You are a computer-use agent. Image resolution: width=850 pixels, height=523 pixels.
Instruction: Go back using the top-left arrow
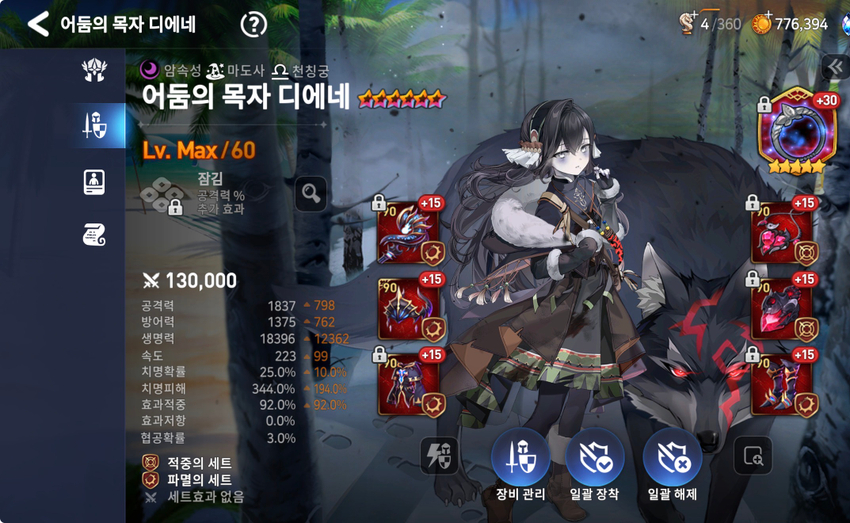[x=38, y=24]
